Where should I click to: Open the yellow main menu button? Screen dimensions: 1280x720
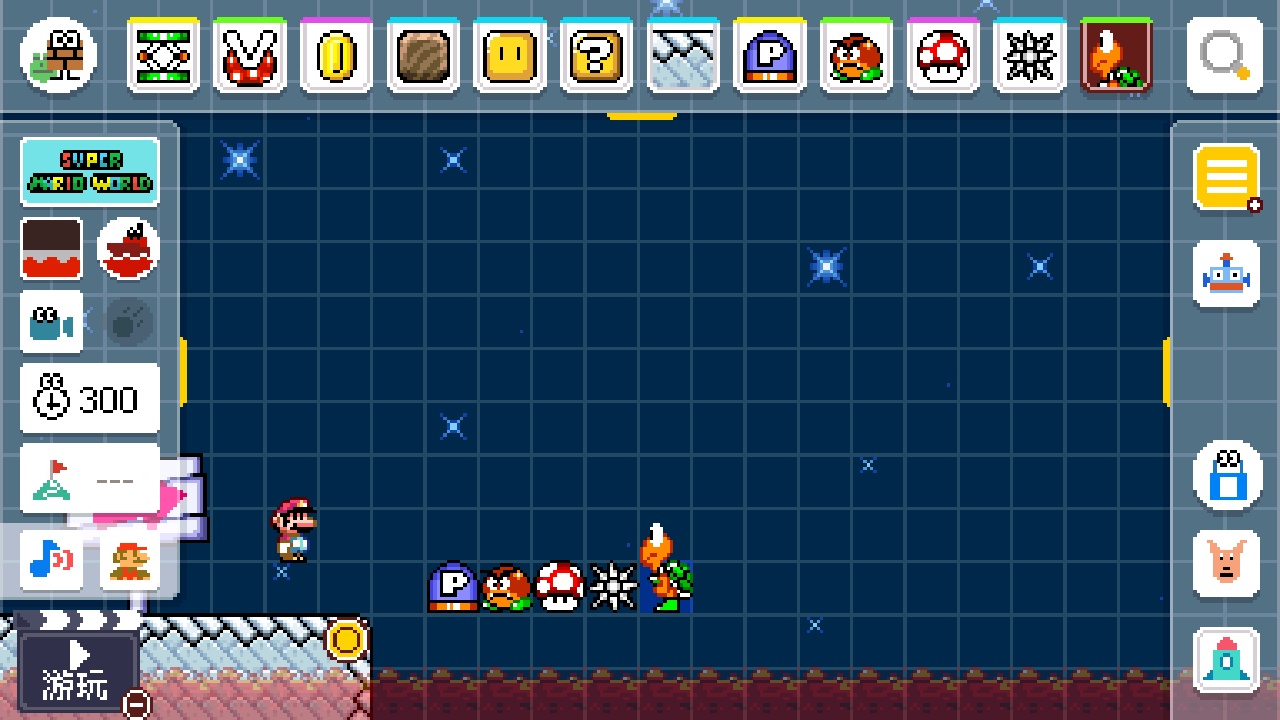tap(1226, 179)
